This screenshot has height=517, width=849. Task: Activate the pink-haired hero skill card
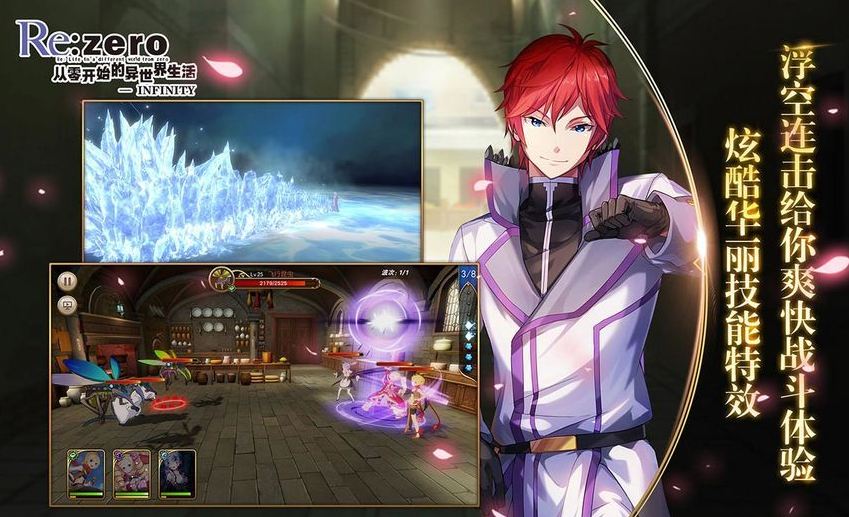[132, 472]
